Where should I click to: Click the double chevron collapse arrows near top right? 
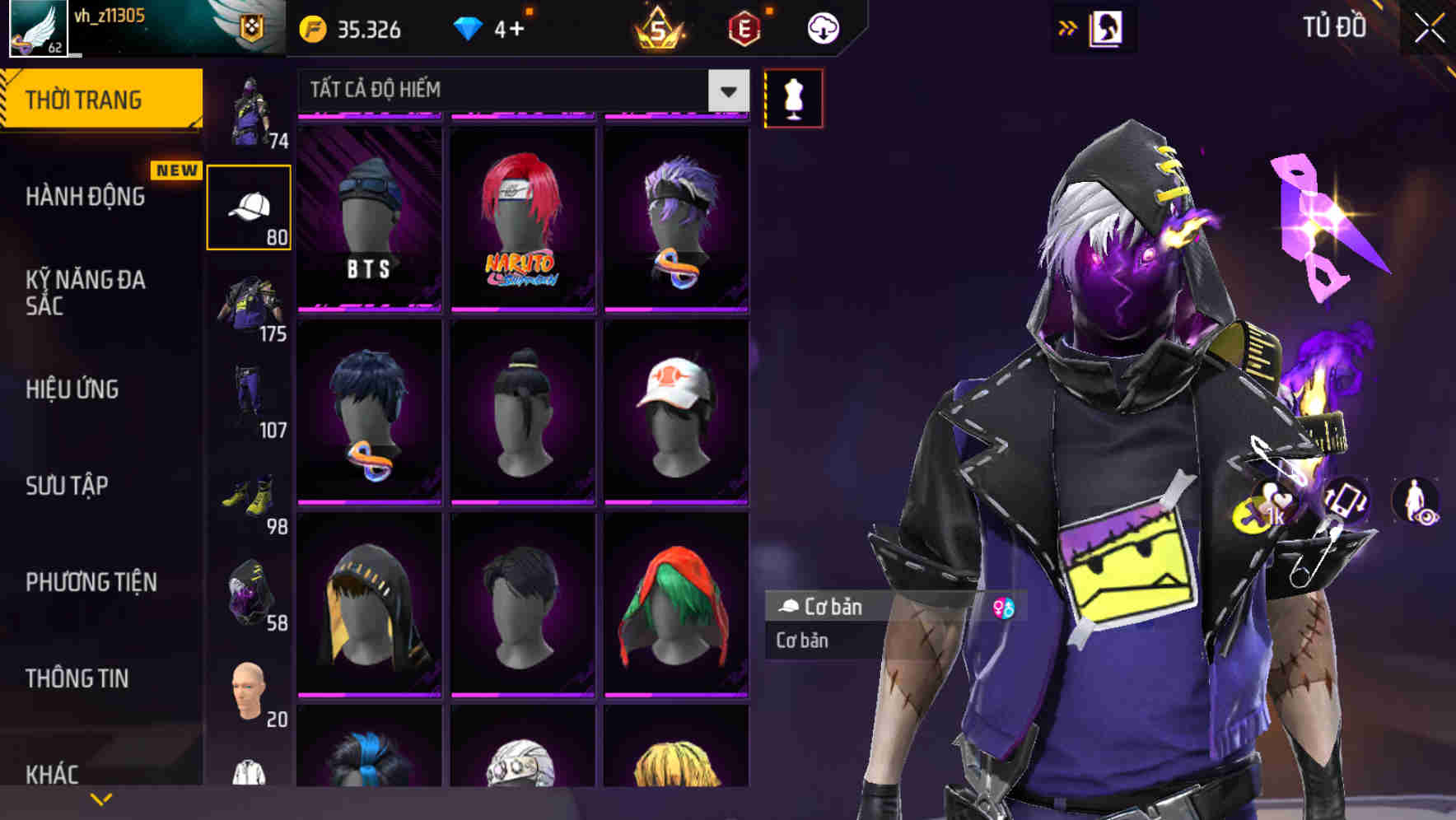(1068, 26)
